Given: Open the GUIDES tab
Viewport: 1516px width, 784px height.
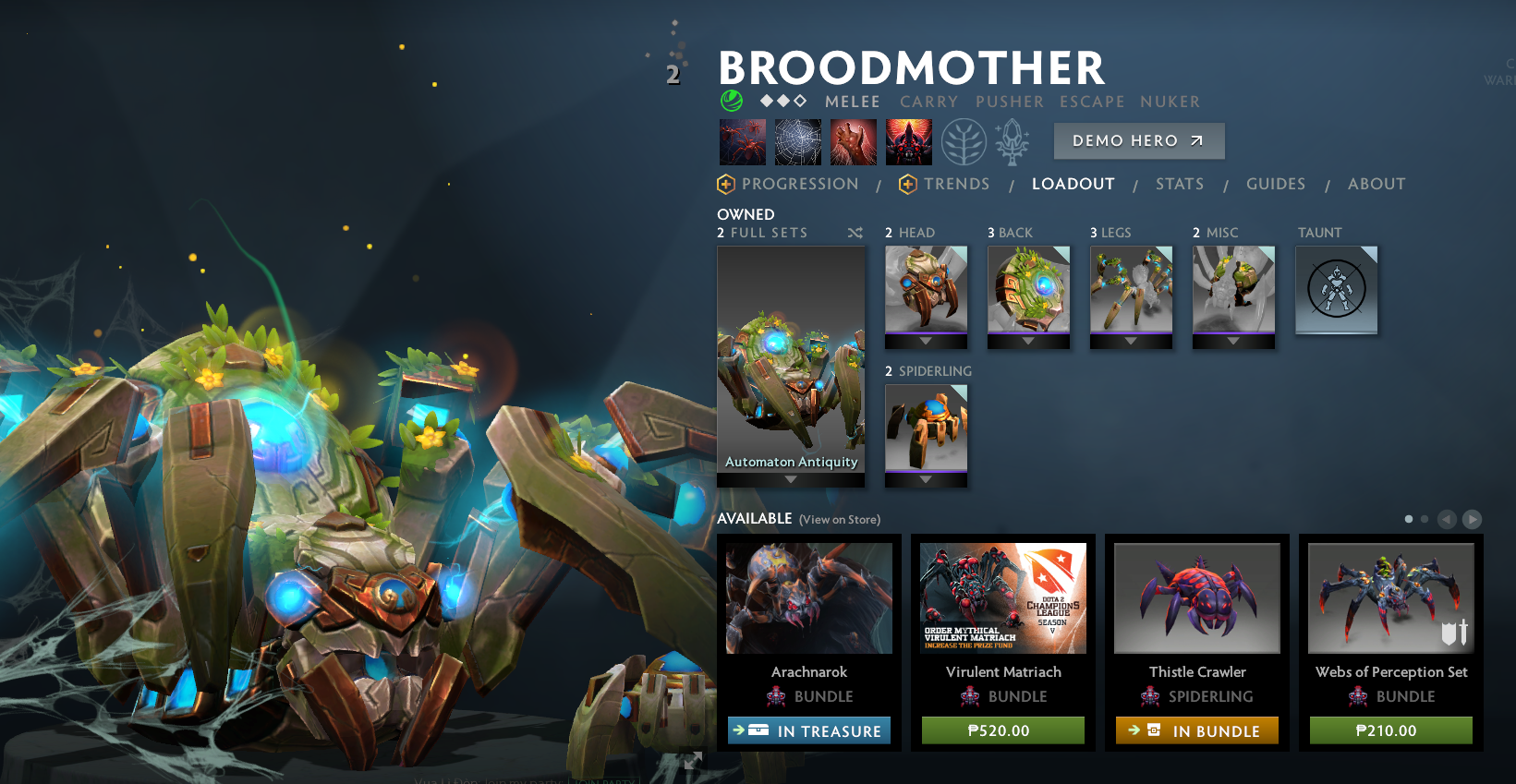Looking at the screenshot, I should pos(1276,184).
